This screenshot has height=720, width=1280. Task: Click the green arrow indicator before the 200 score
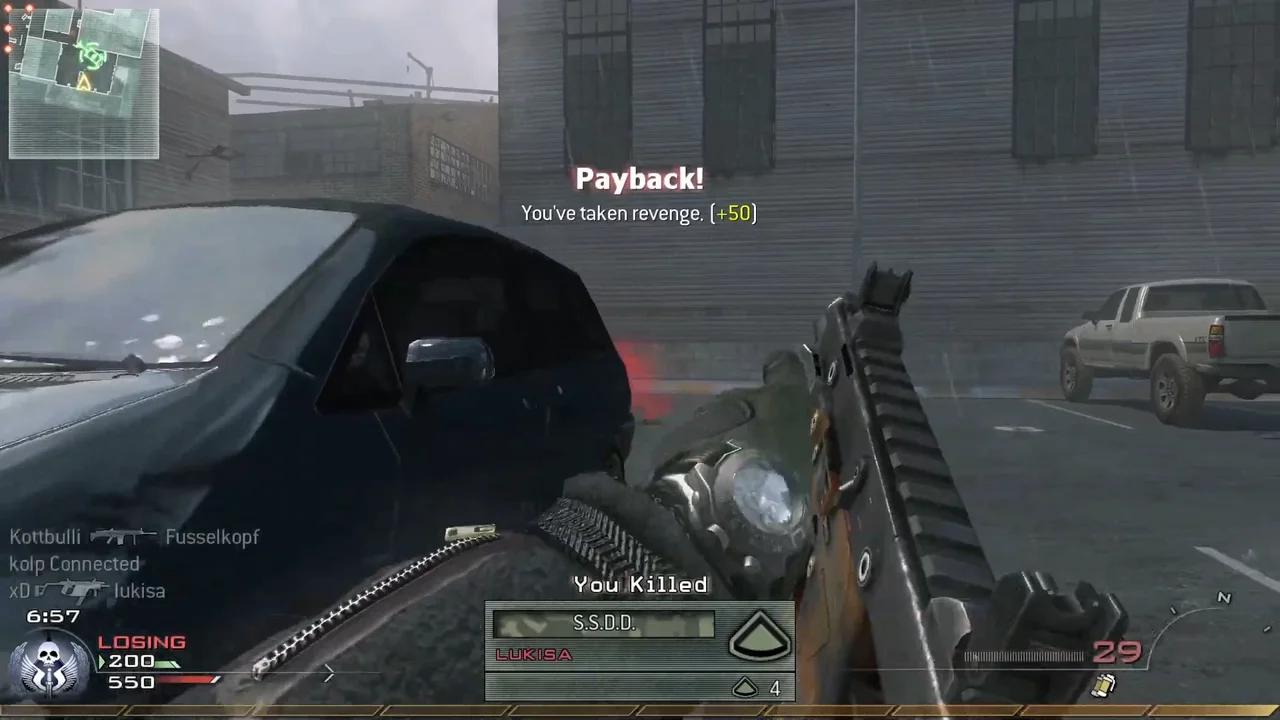[x=100, y=661]
